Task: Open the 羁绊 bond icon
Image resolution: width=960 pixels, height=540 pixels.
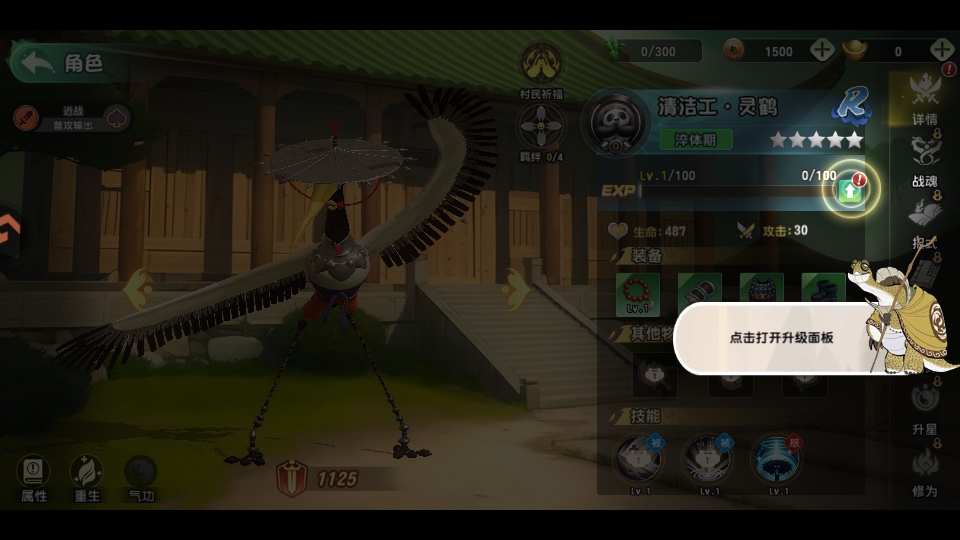Action: 541,128
